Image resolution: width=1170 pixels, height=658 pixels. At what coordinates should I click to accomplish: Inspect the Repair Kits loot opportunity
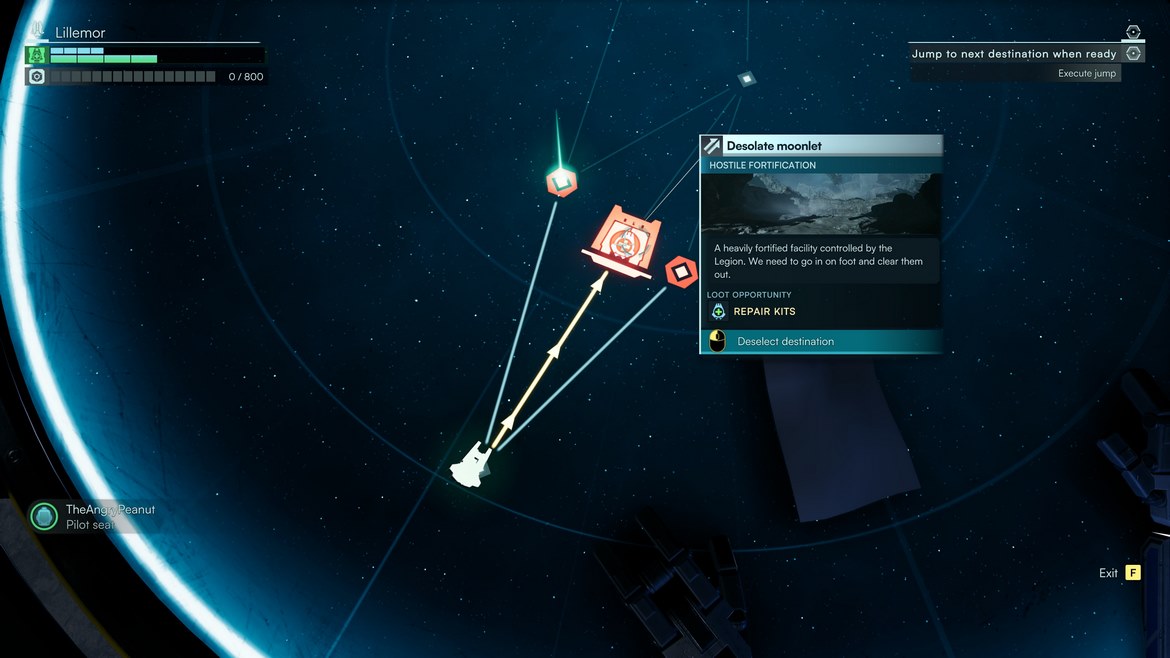(764, 312)
